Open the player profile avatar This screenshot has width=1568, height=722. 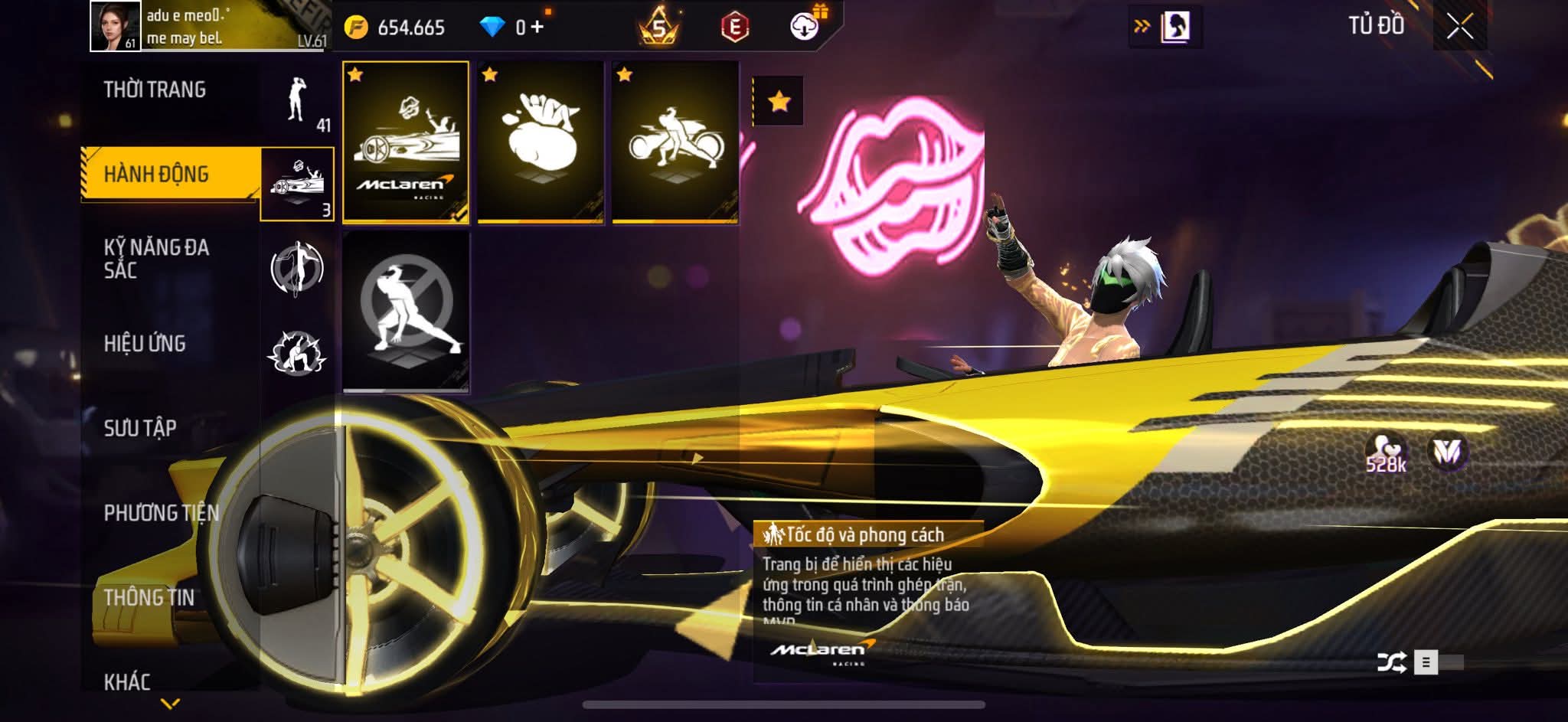115,26
